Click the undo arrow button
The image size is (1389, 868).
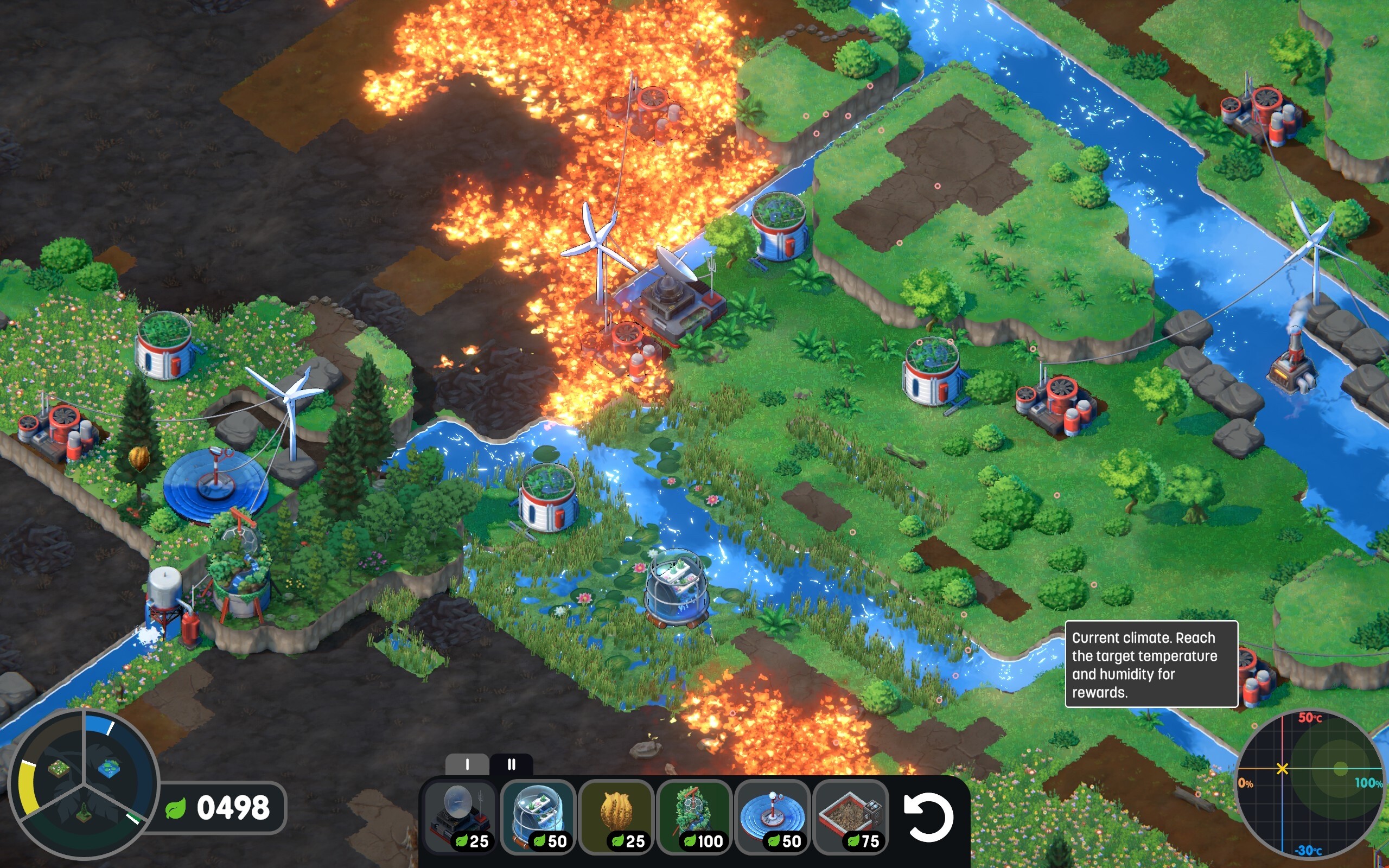pos(928,818)
